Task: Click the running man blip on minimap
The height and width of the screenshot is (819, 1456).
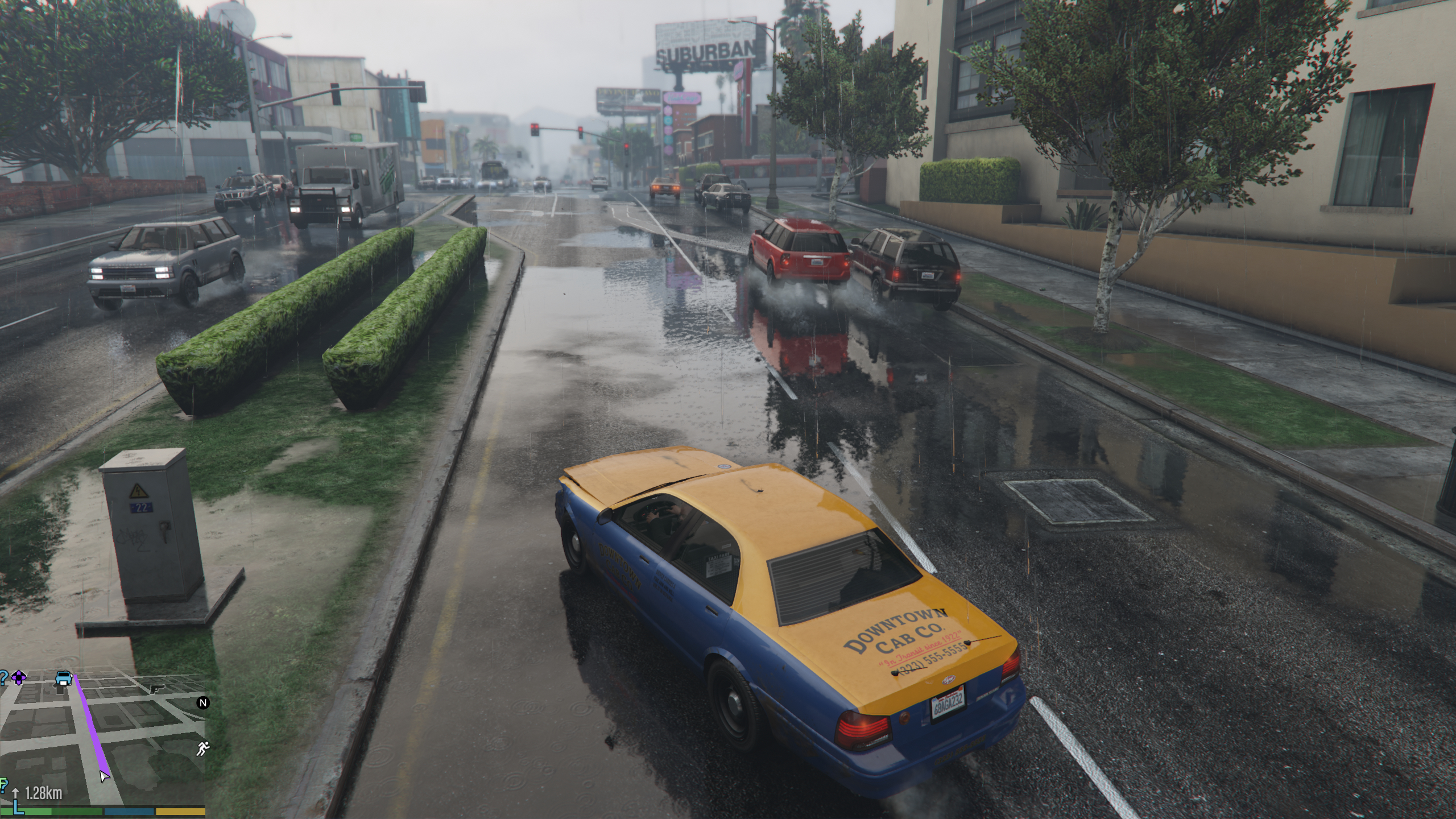Action: (x=202, y=749)
